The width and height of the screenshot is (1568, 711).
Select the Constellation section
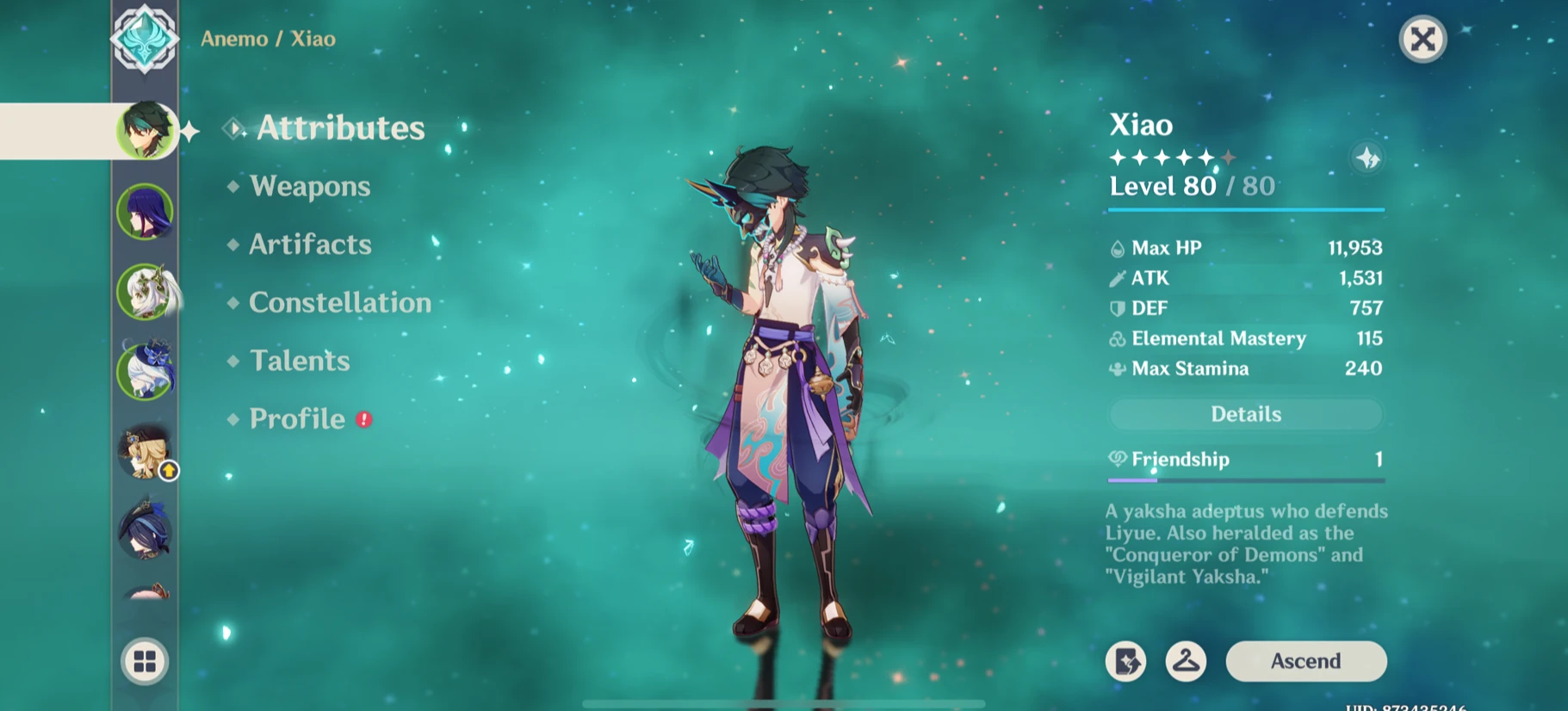[338, 302]
